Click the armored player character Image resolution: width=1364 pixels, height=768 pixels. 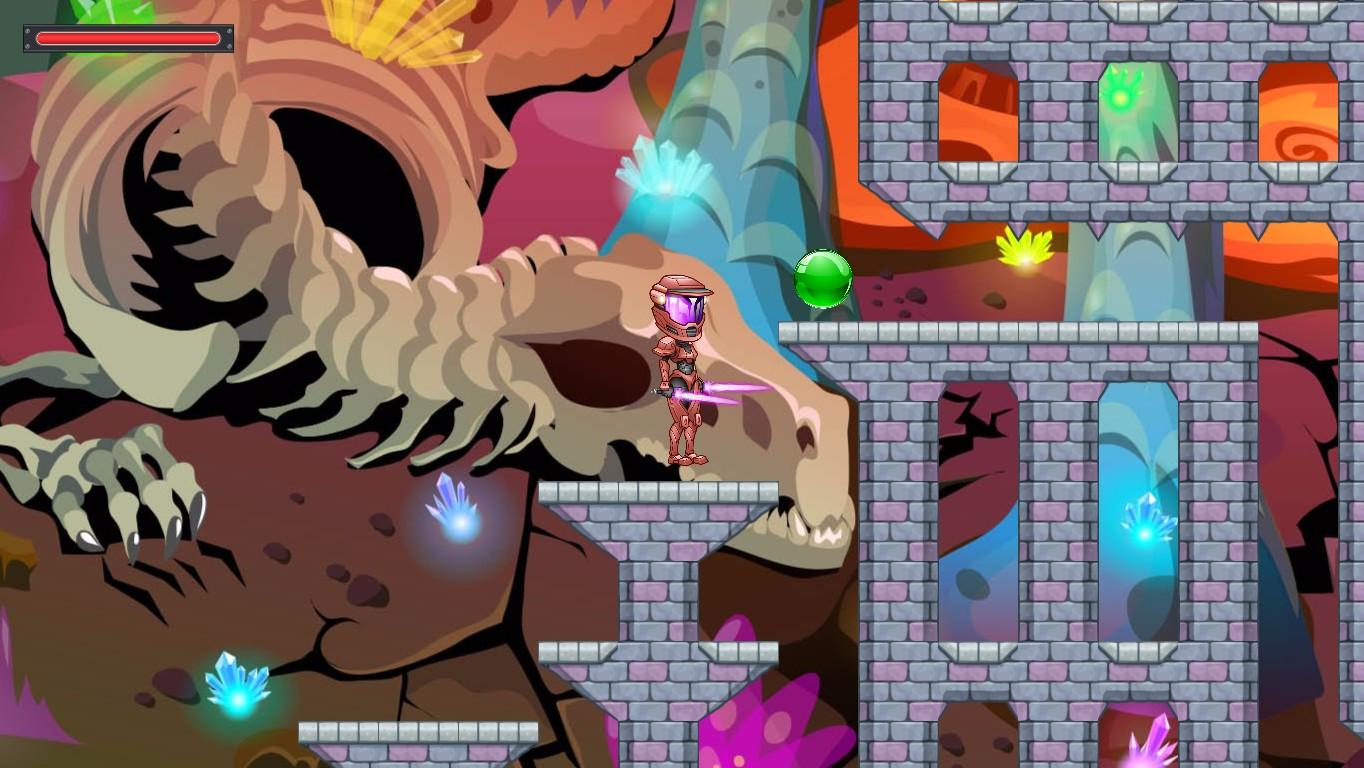coord(682,370)
